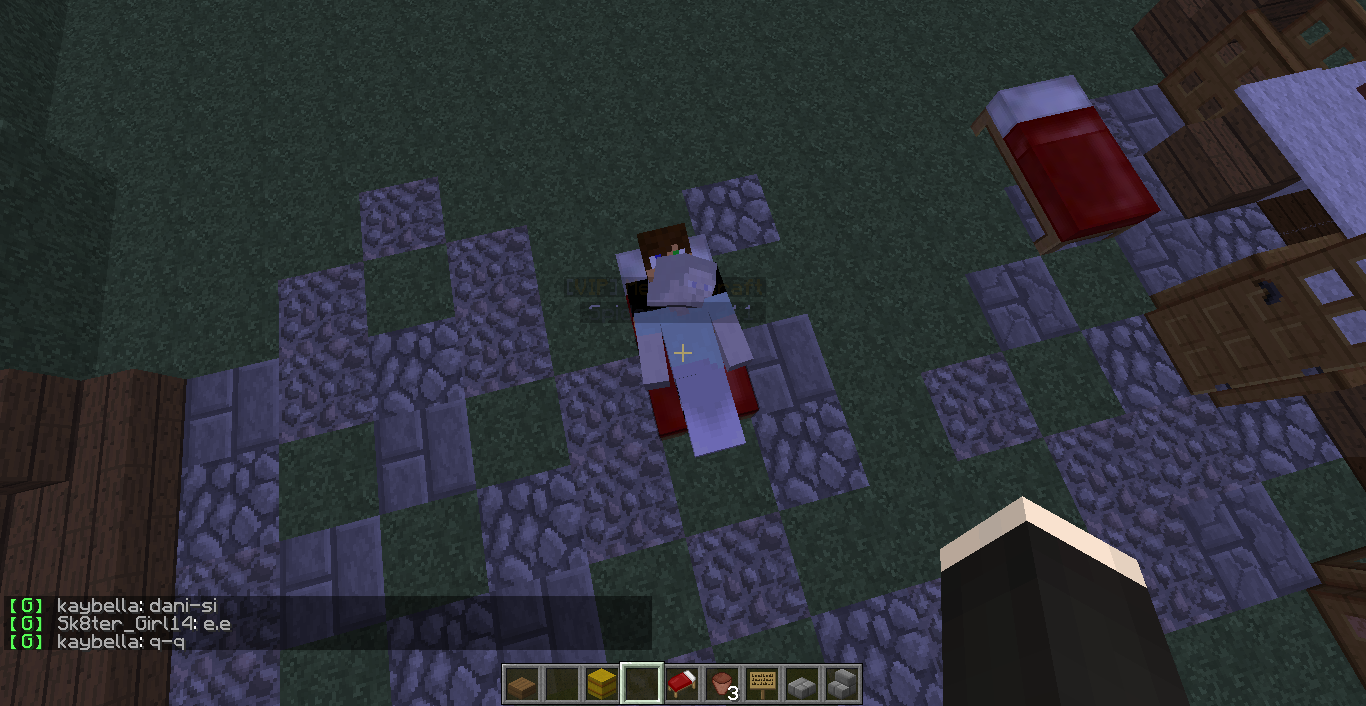Click the highlighted empty hotbar slot

[x=641, y=685]
